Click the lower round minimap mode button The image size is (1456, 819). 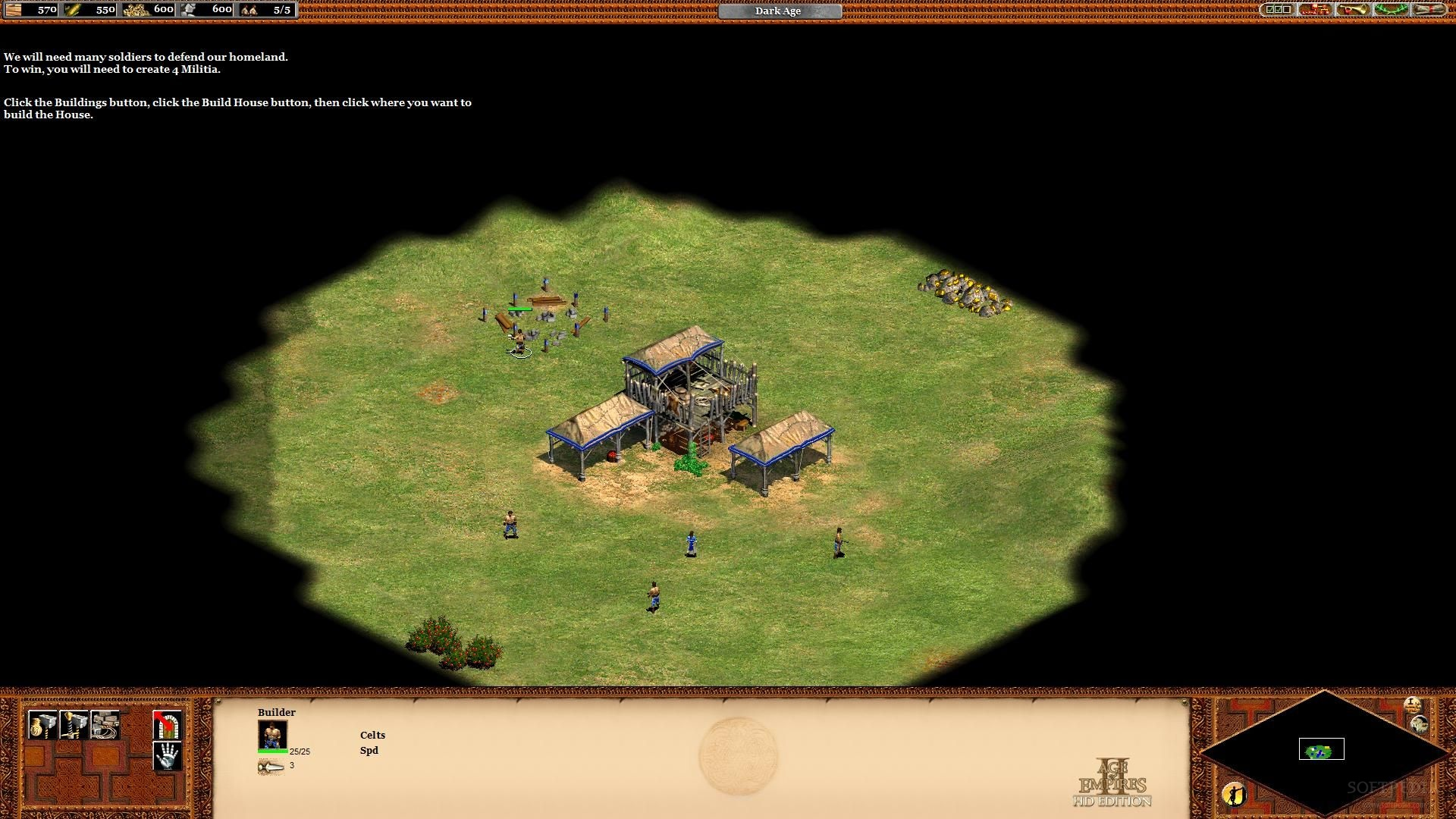(x=1420, y=724)
